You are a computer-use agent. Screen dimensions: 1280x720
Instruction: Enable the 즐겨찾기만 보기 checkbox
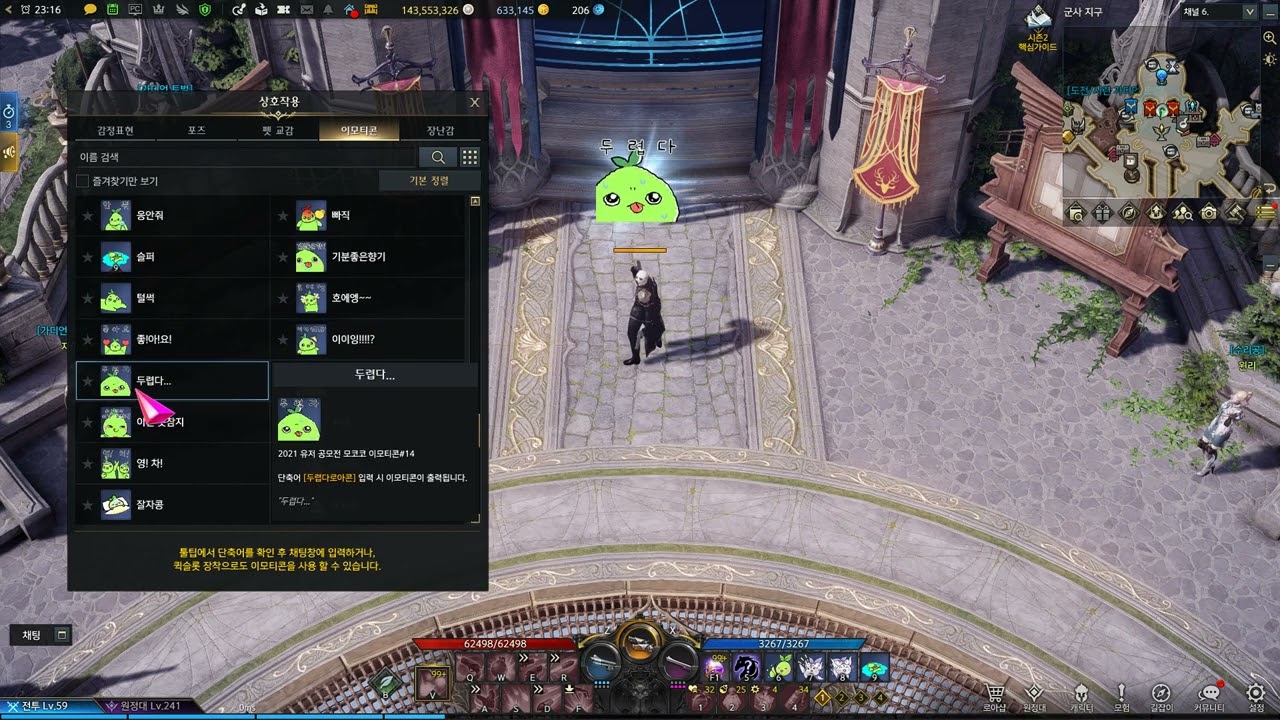[x=83, y=181]
